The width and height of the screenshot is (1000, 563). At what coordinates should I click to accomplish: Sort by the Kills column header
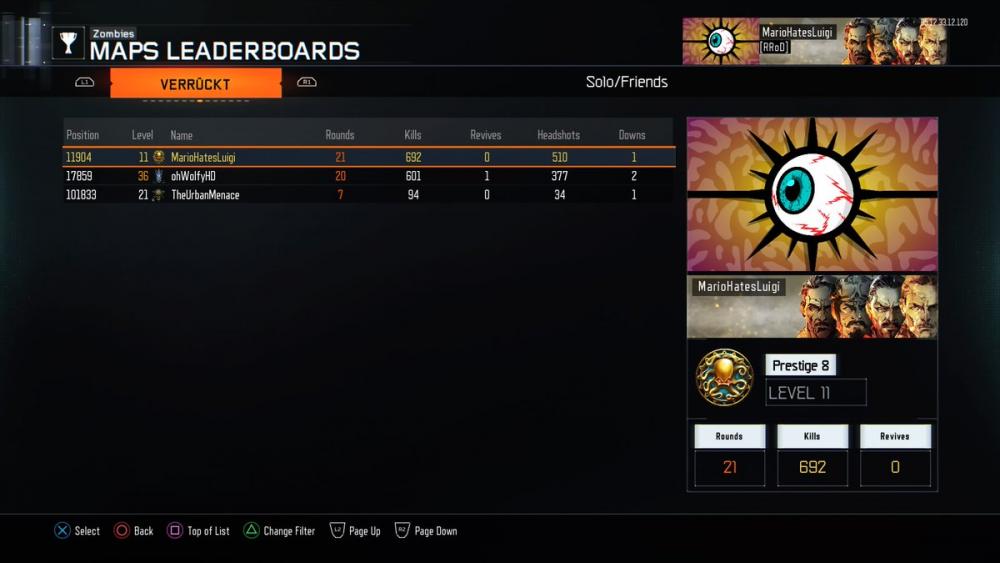tap(413, 135)
